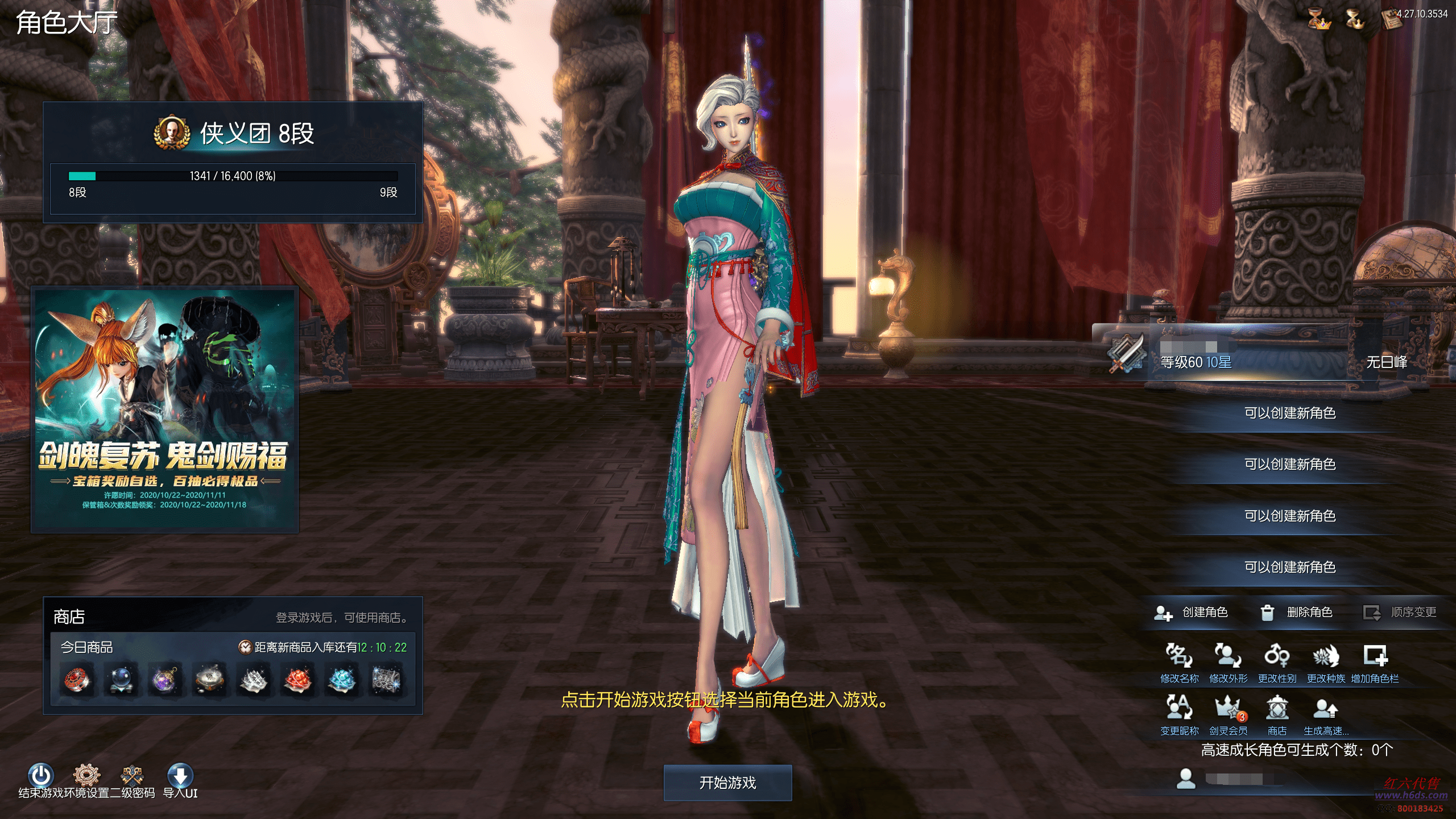1456x819 pixels.
Task: Click 结束游戏 power icon to exit
Action: point(41,776)
